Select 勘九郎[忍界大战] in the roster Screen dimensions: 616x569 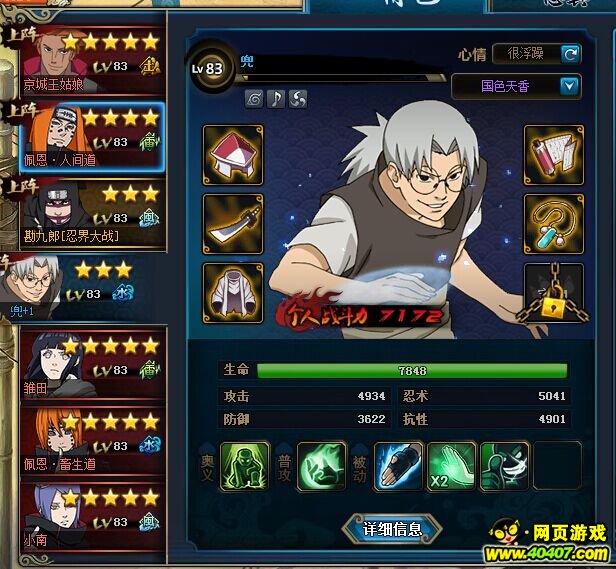90,212
